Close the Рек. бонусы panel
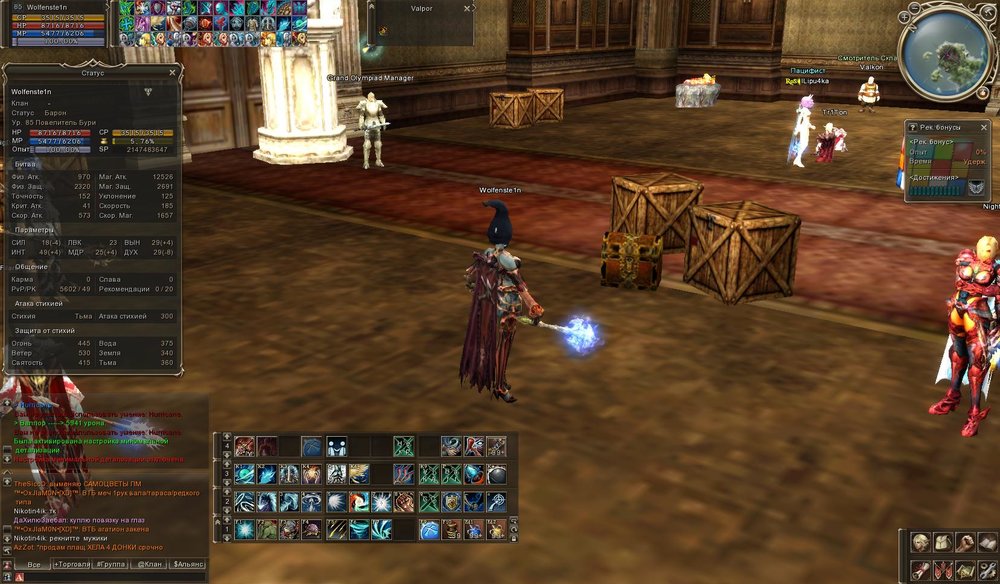The width and height of the screenshot is (1000, 584). click(x=983, y=128)
